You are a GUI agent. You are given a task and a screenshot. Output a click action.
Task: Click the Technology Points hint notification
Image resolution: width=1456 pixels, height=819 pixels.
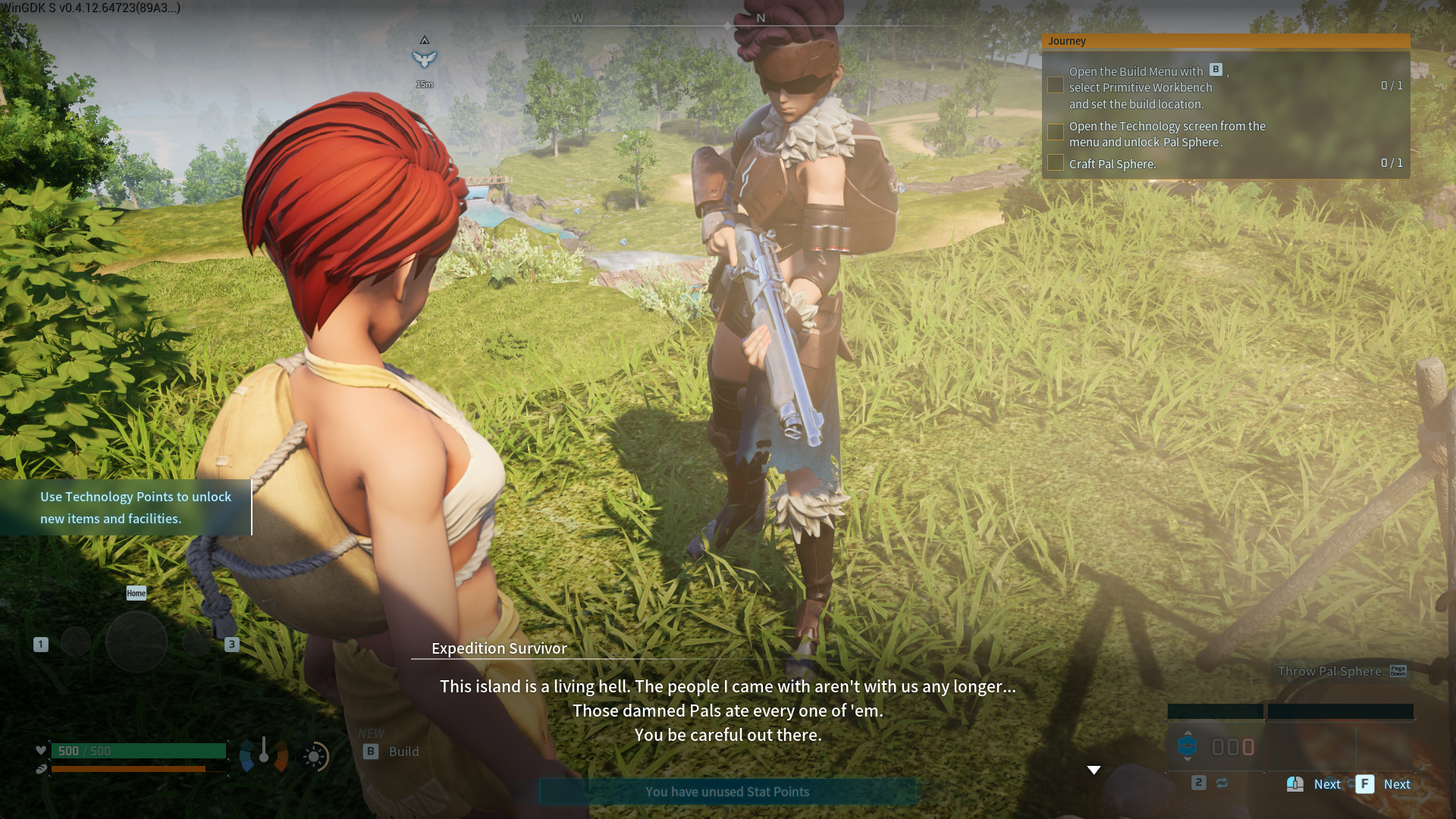(135, 507)
